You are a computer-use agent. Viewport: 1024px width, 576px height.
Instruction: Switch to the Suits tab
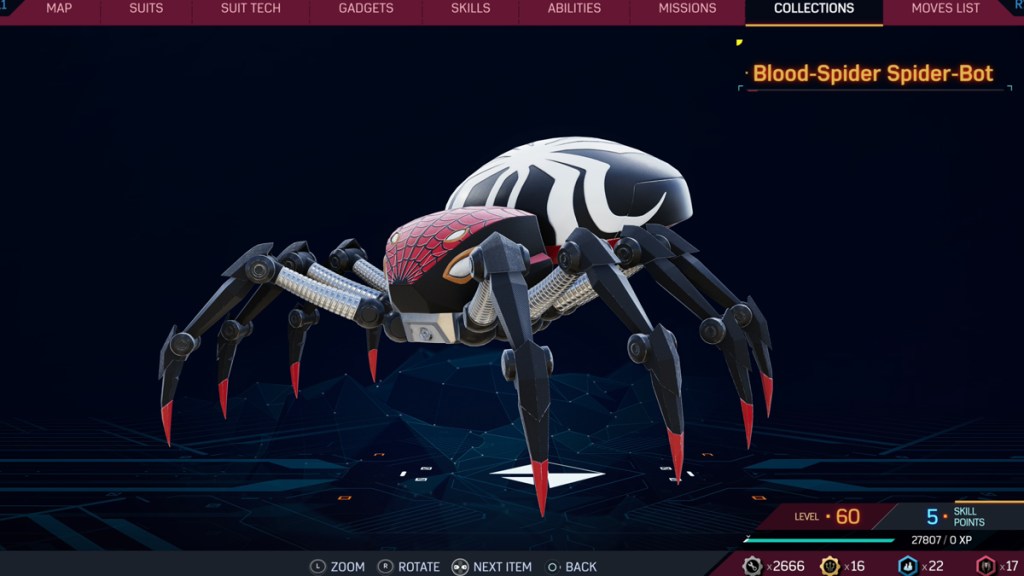pyautogui.click(x=146, y=9)
